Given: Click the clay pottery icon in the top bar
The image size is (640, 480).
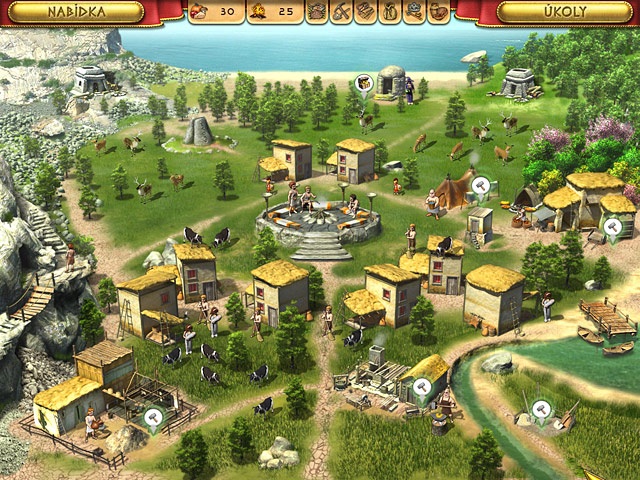Looking at the screenshot, I should tap(438, 13).
